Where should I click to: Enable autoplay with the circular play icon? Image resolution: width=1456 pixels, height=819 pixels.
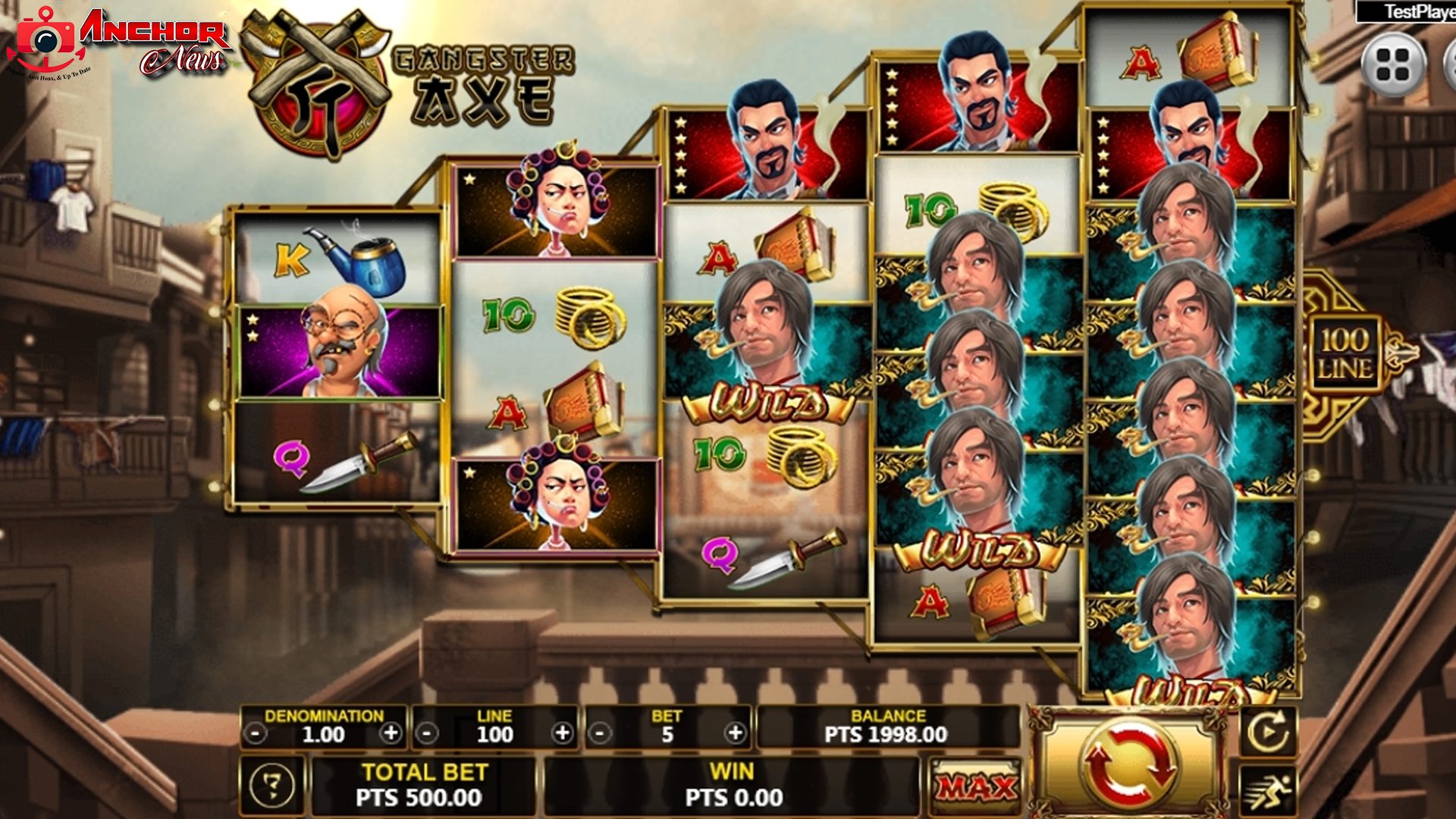click(1268, 733)
